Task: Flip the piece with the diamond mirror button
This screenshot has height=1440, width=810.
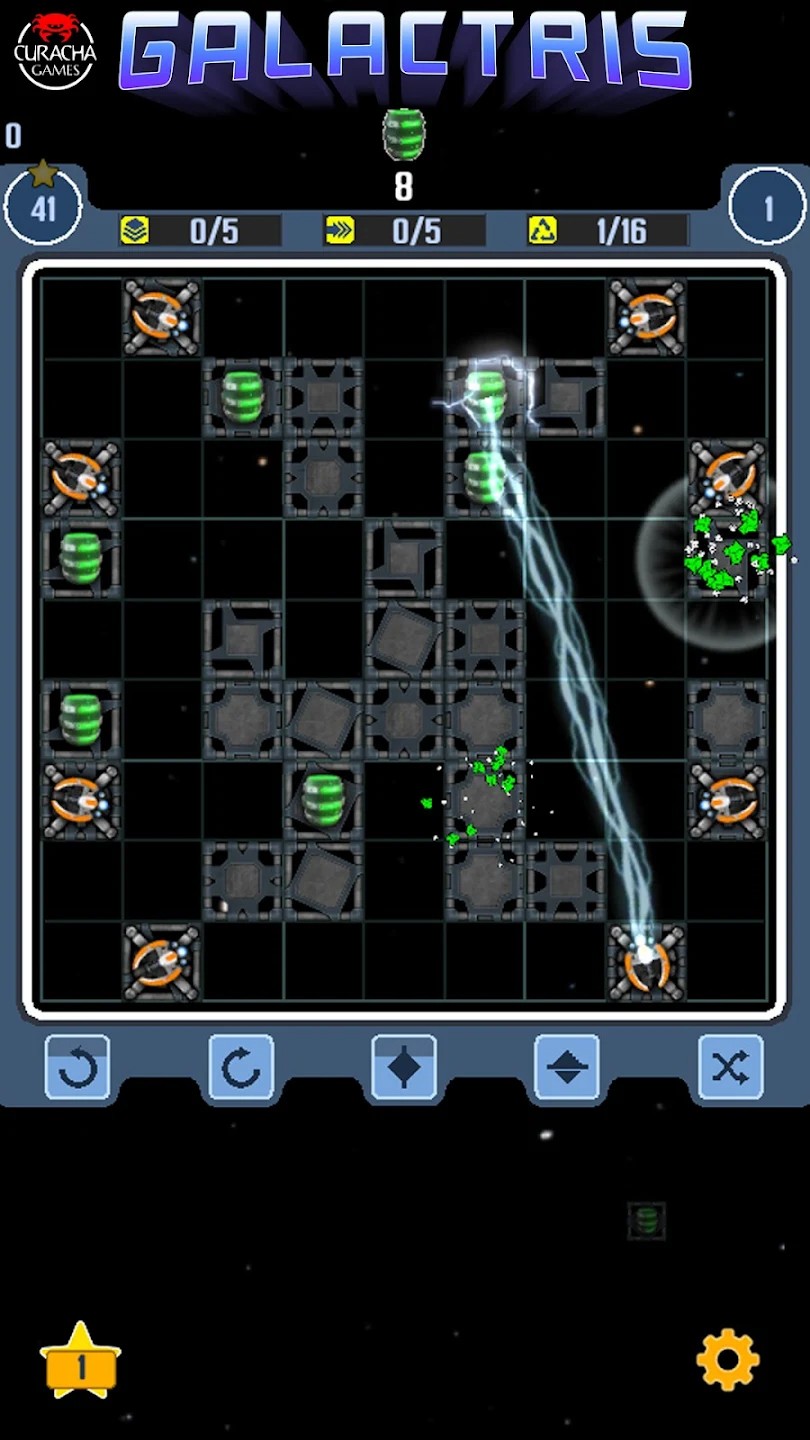Action: (x=404, y=1068)
